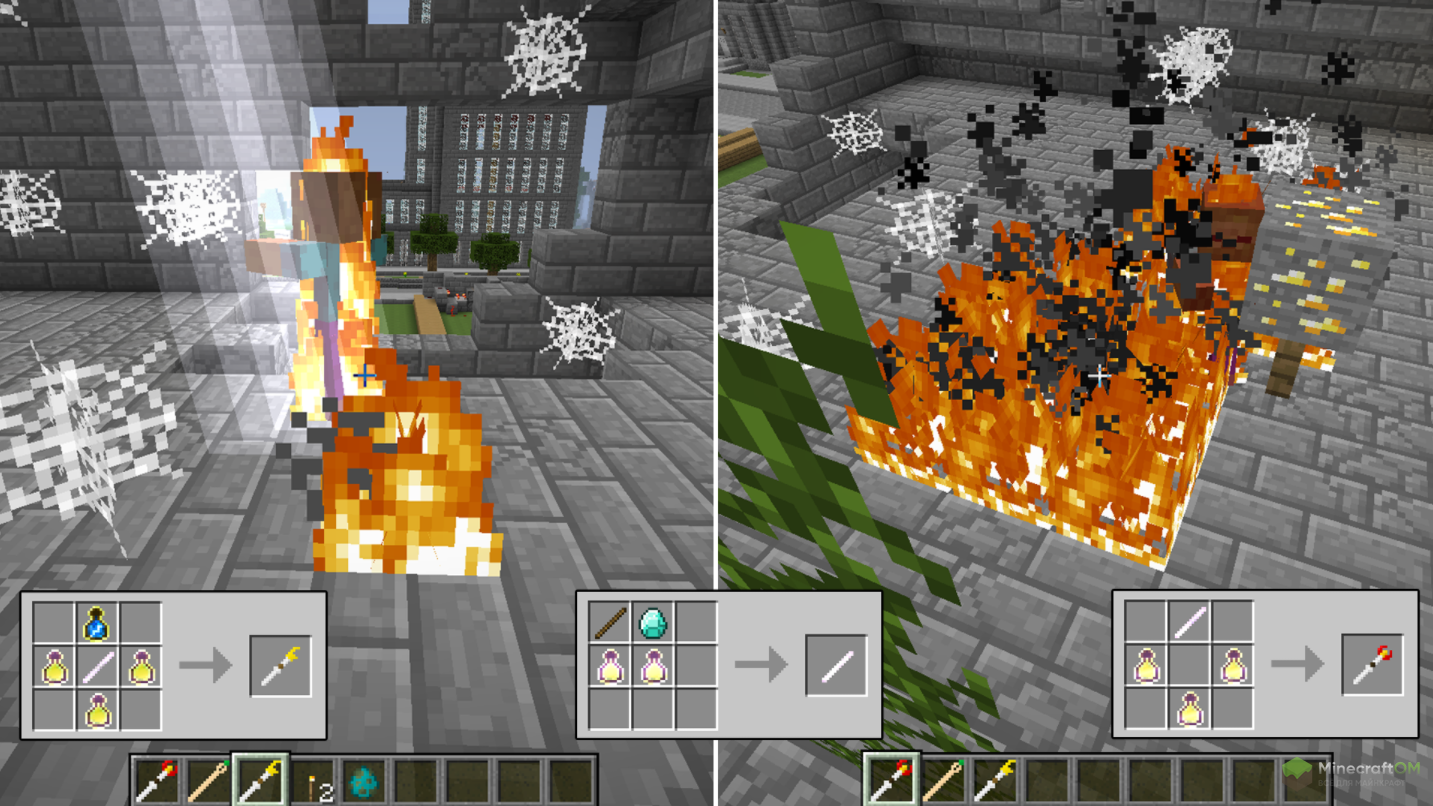The image size is (1433, 806).
Task: Select the diamond in the crafting grid
Action: [x=653, y=623]
